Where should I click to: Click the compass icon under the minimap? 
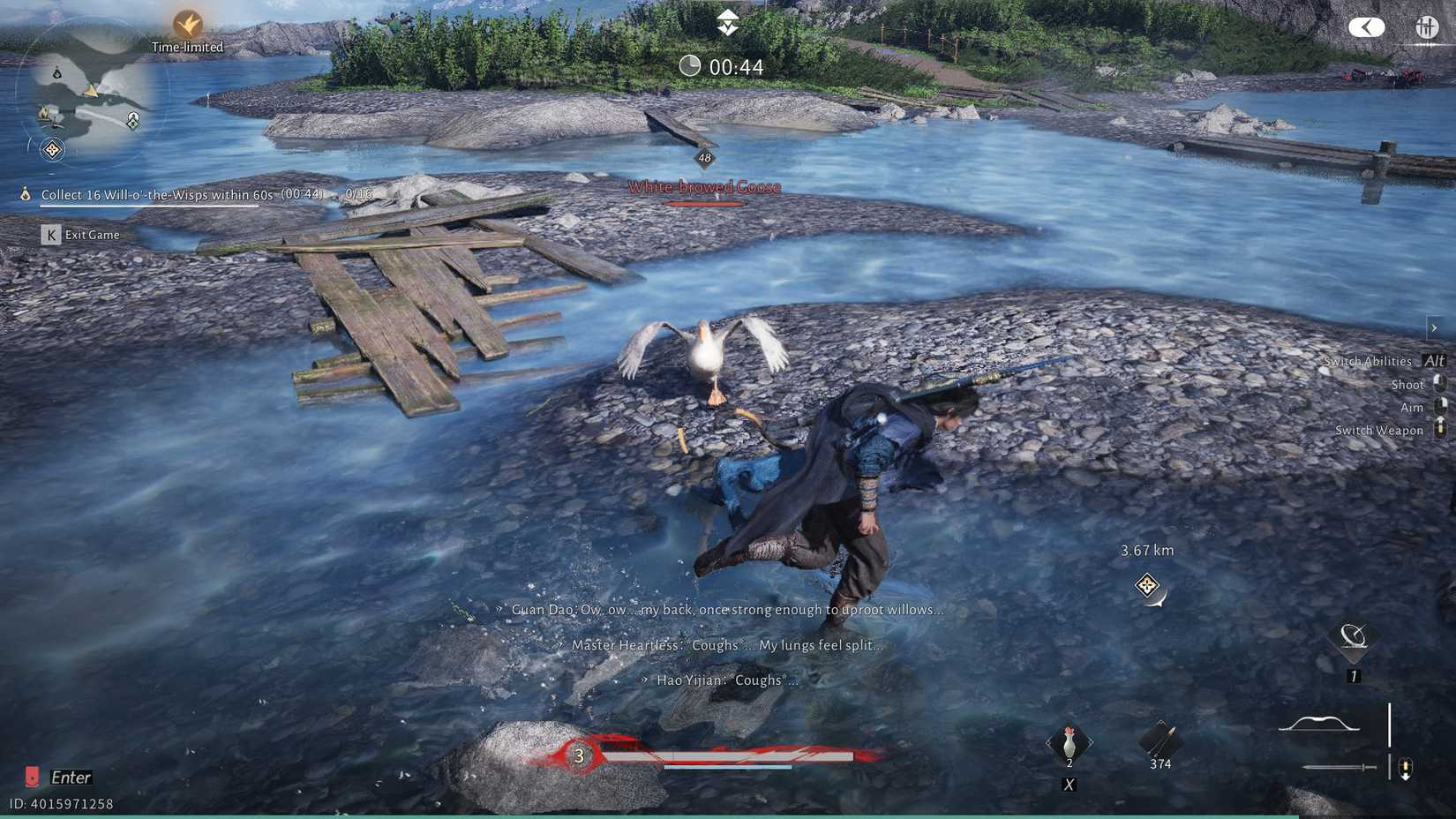click(50, 150)
